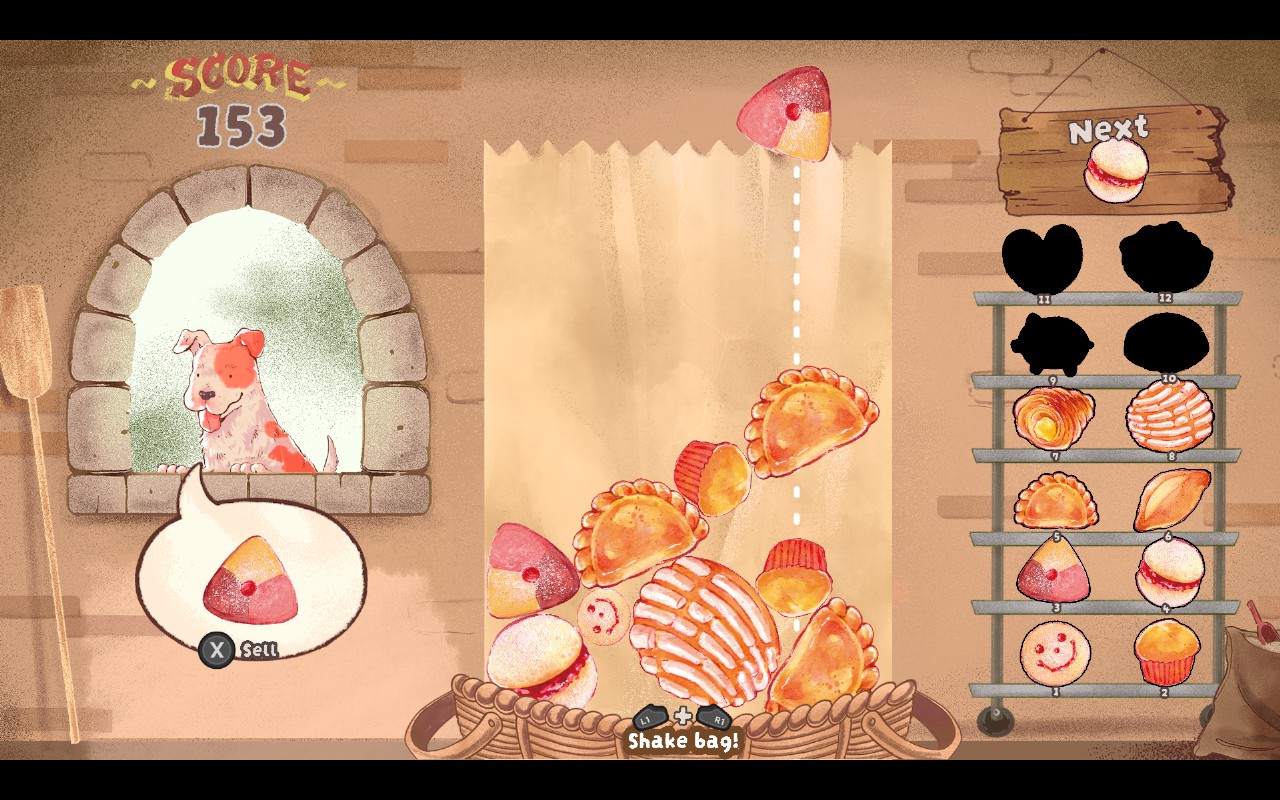1280x800 pixels.
Task: Choose the pink triangle cake shelf item
Action: pos(1053,570)
